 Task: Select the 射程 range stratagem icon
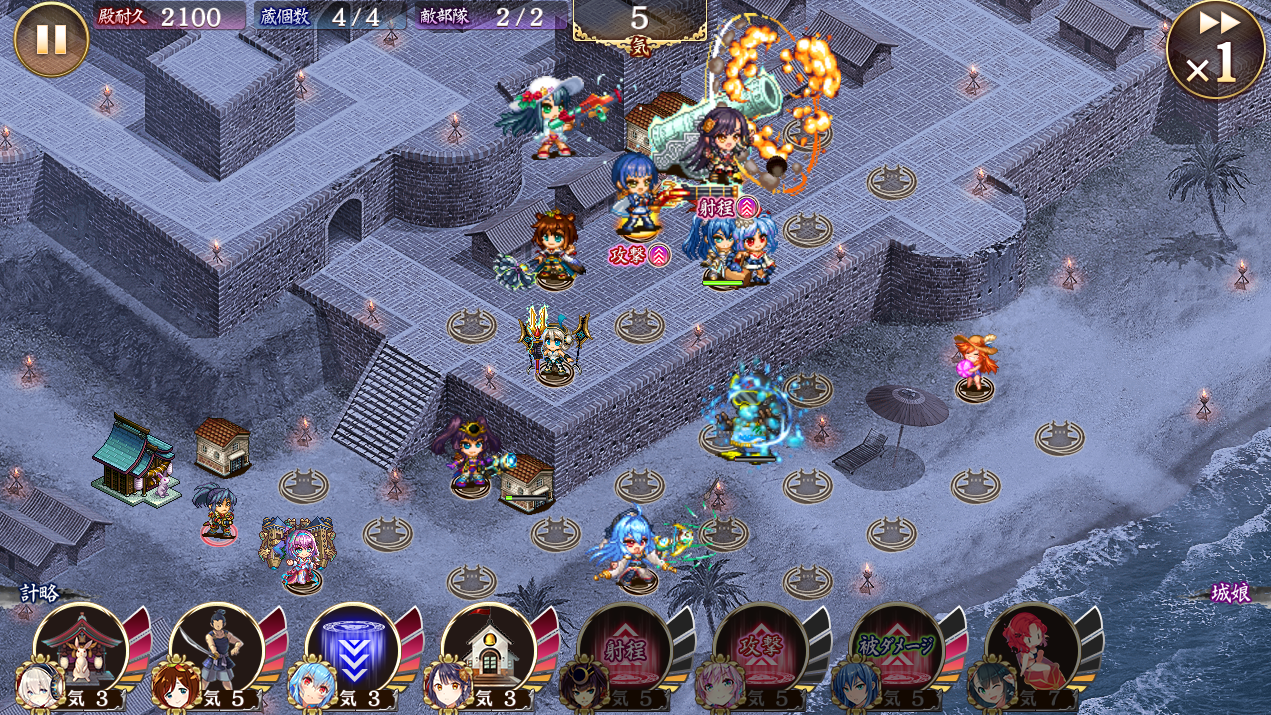click(x=625, y=648)
